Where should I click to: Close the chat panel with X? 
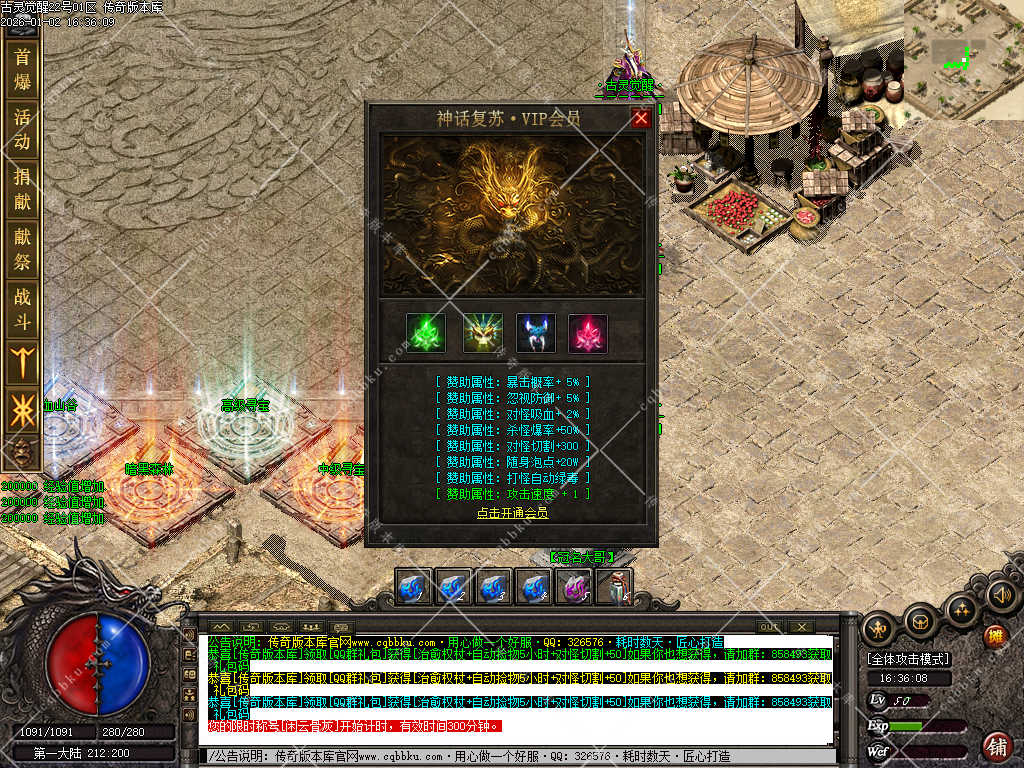click(x=801, y=626)
